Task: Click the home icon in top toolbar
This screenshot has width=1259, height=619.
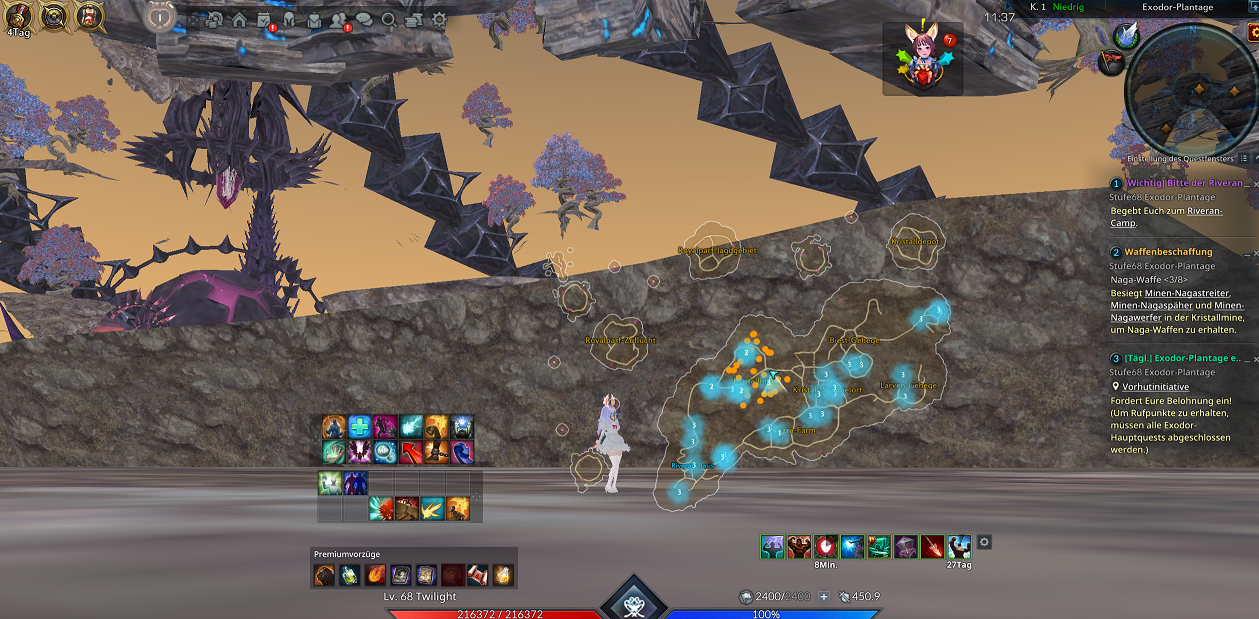Action: coord(239,19)
